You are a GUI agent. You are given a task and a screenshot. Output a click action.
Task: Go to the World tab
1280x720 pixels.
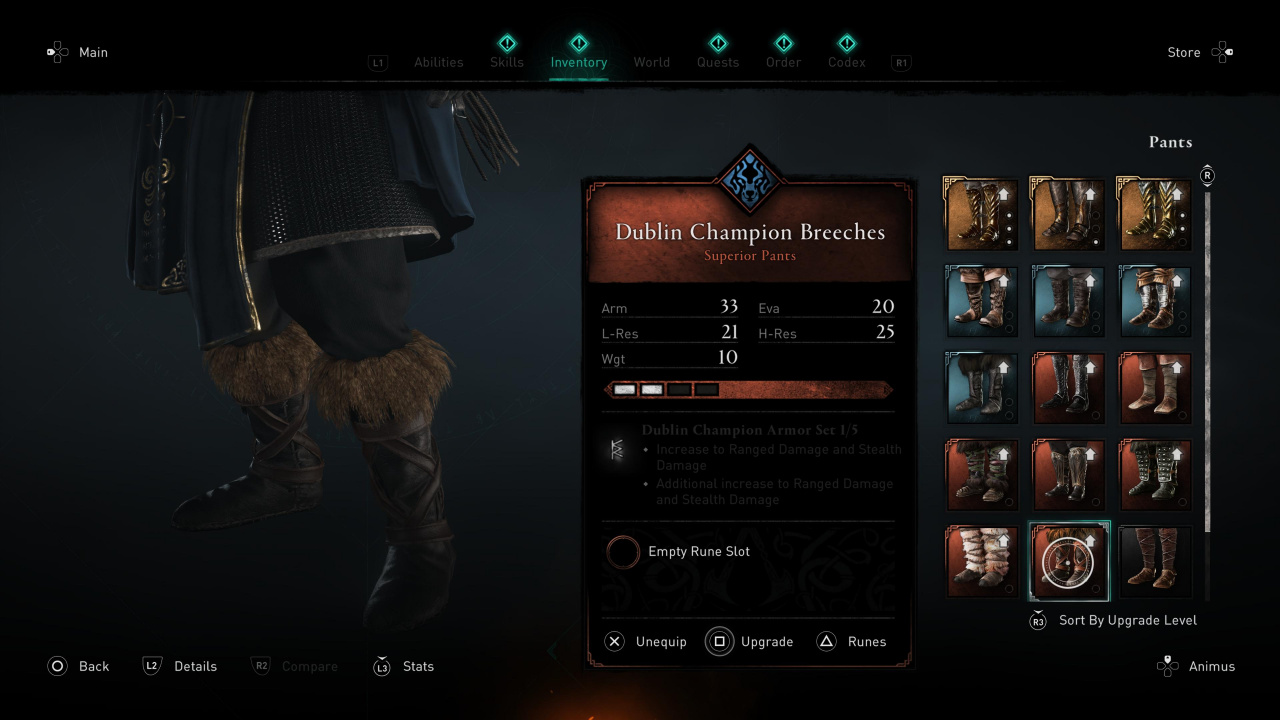[x=651, y=62]
